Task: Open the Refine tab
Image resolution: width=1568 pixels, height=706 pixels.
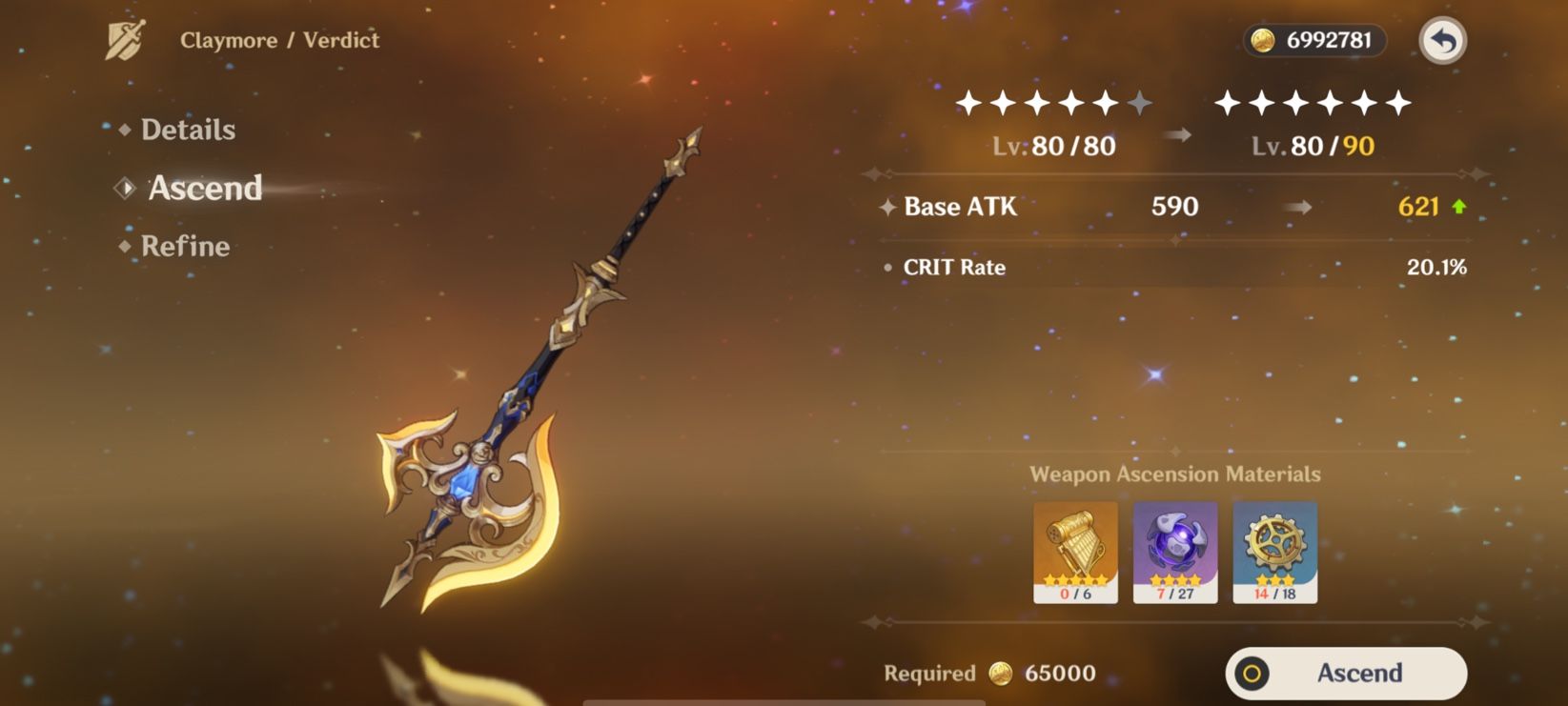Action: (185, 246)
